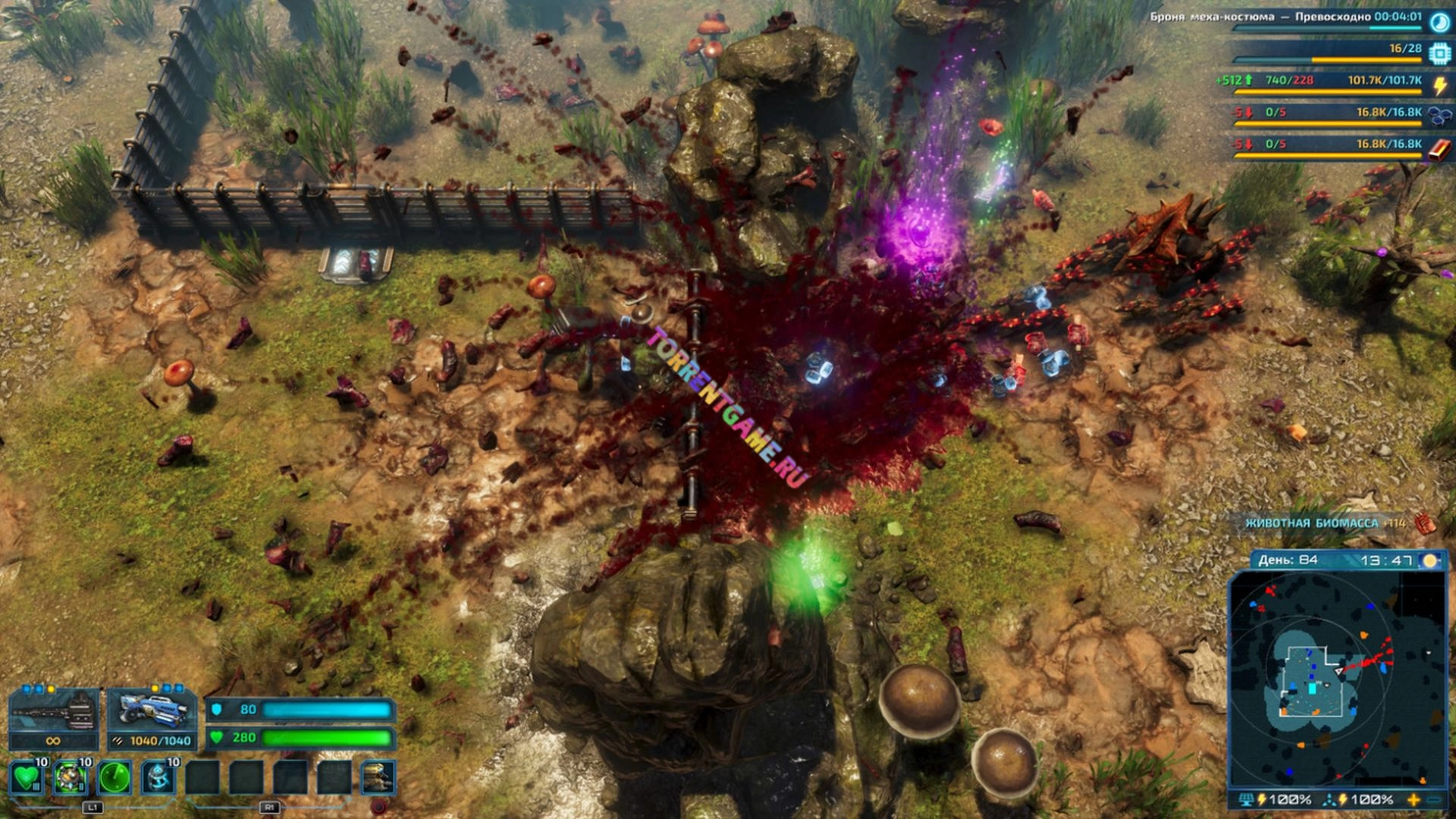This screenshot has height=819, width=1456.
Task: Zoom out the minimap with the minus button
Action: click(1434, 799)
